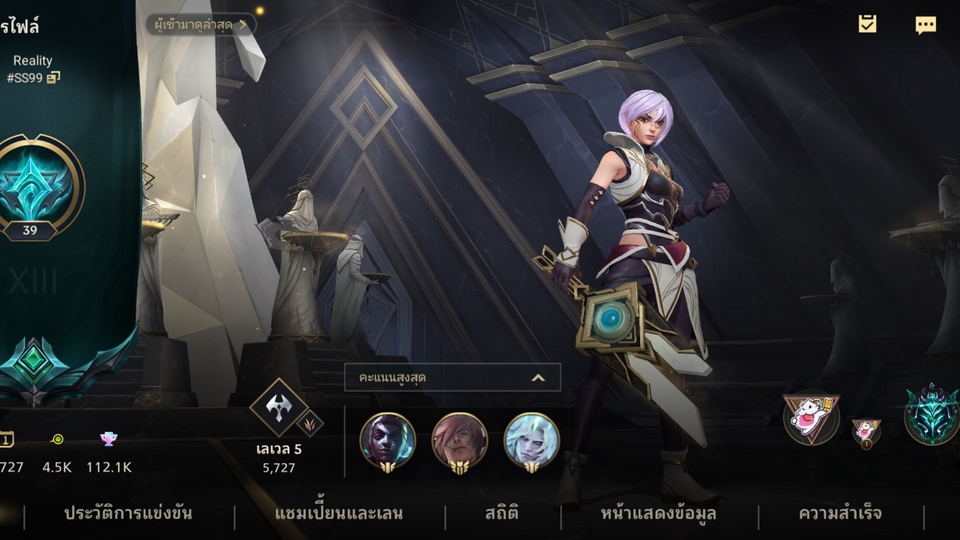
Task: Go to the หน้าแสดงข้อมูล tab
Action: coord(658,514)
